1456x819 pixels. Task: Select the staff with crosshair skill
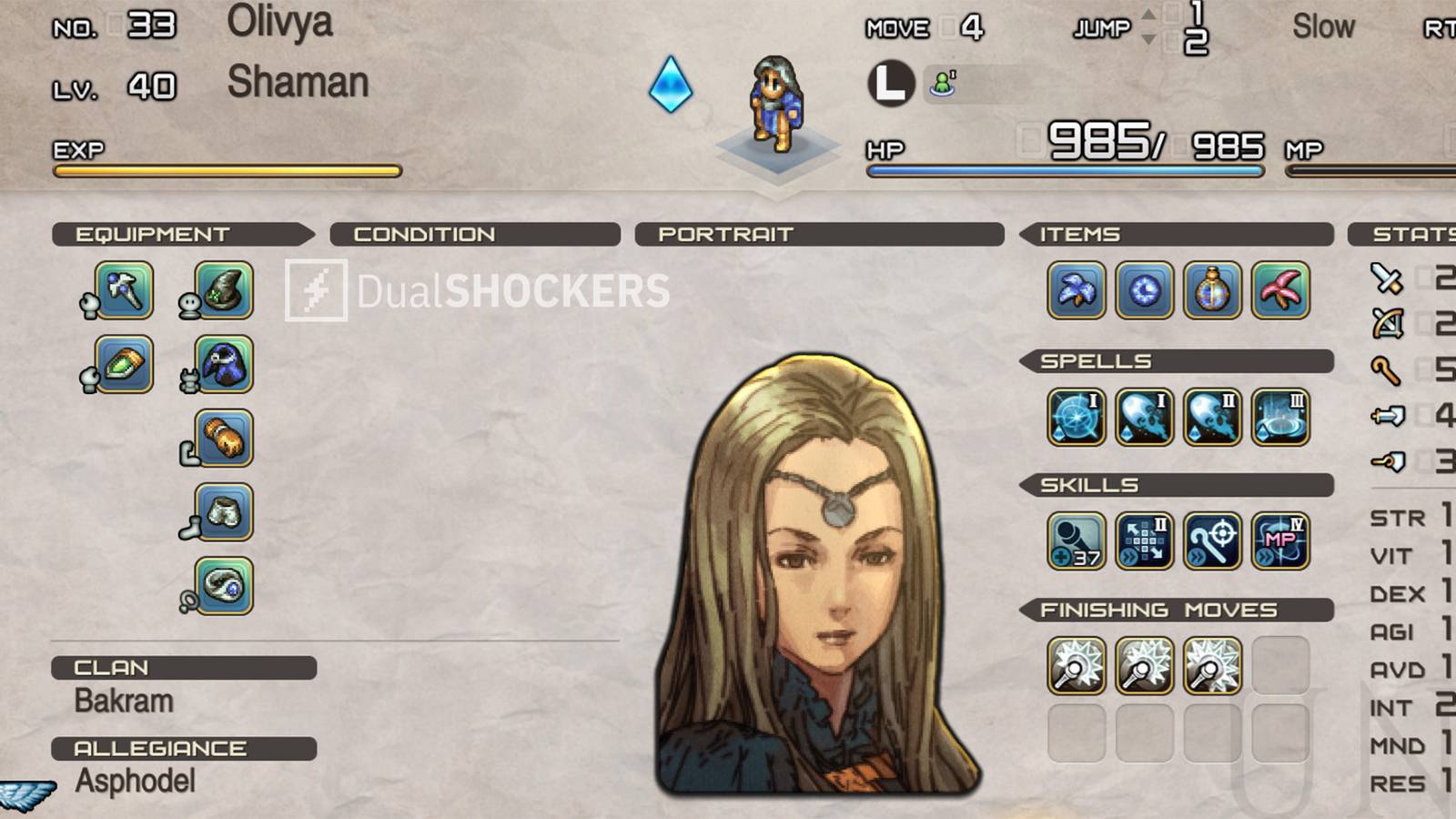point(1212,541)
